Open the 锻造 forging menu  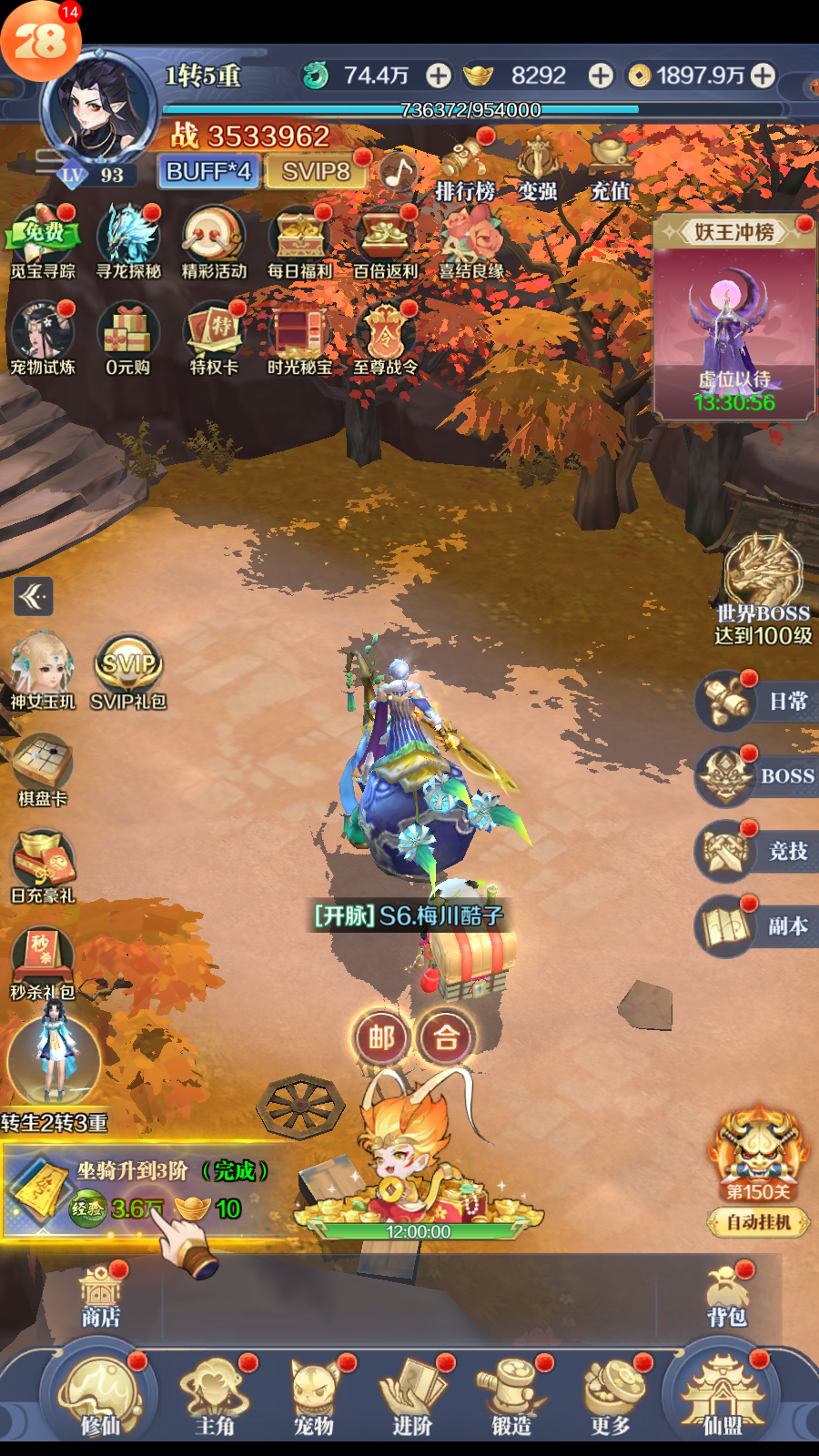[511, 1397]
